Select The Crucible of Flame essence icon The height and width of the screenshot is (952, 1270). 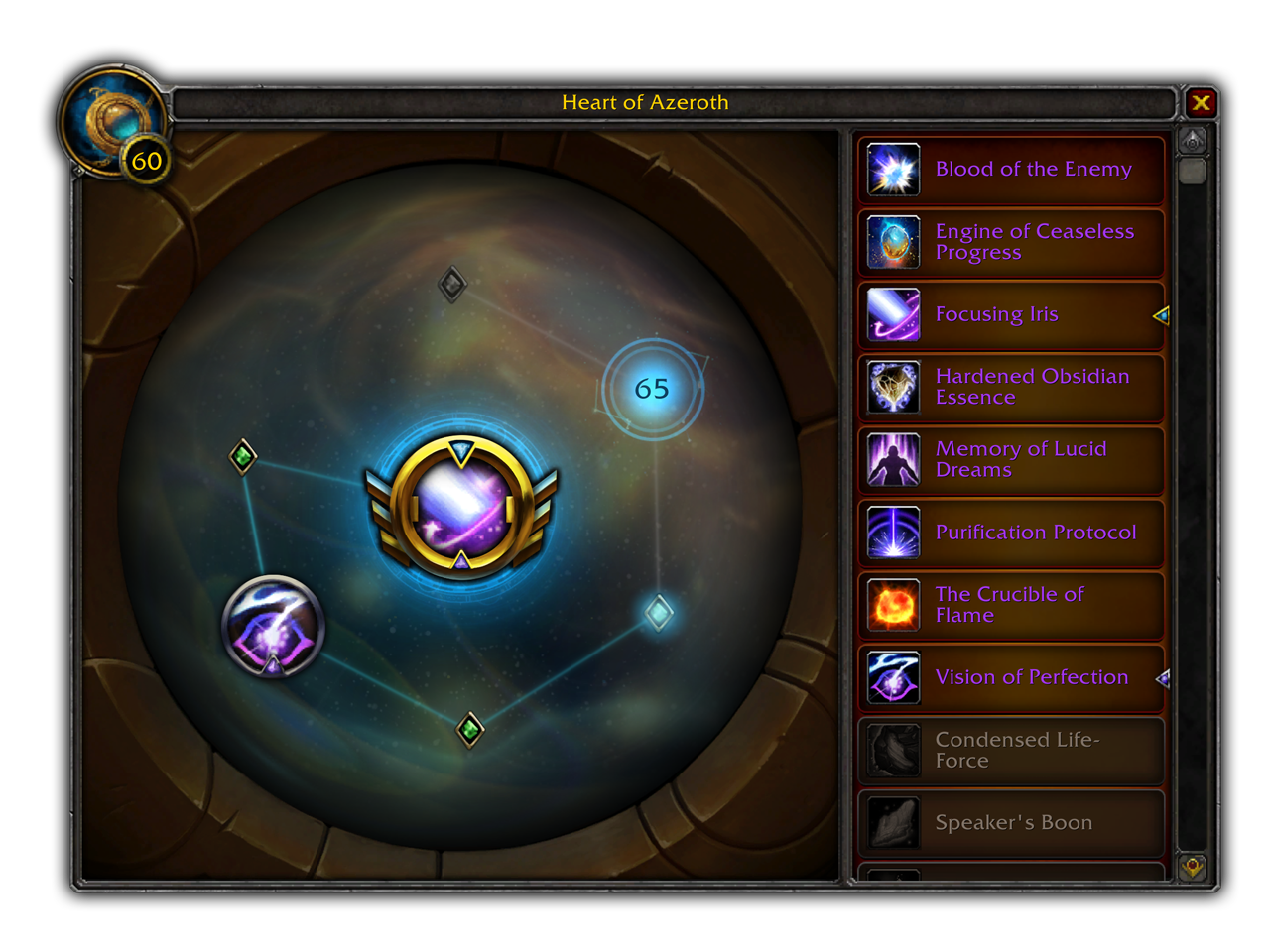point(893,605)
